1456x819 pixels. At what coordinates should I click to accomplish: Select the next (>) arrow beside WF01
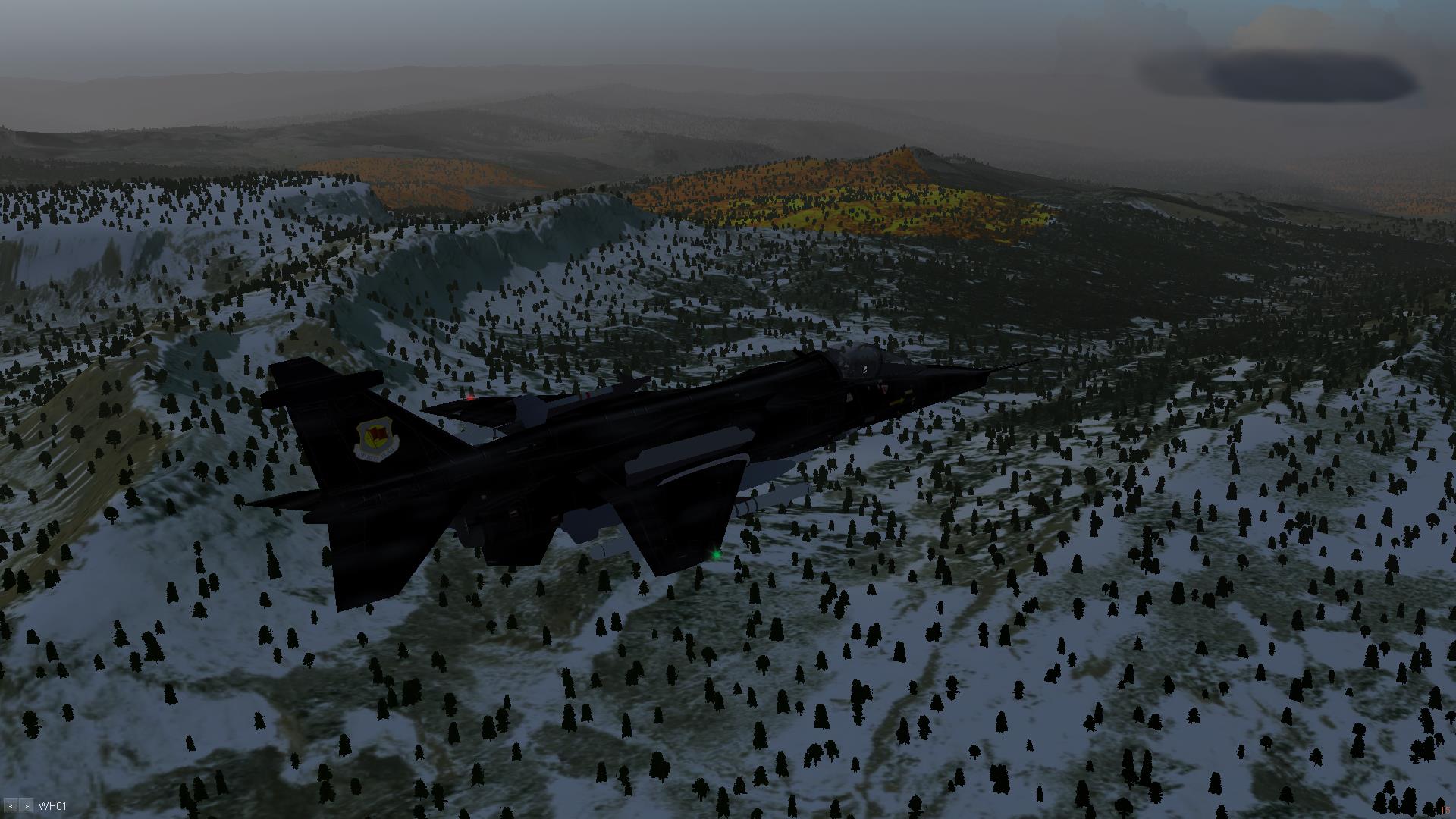26,805
